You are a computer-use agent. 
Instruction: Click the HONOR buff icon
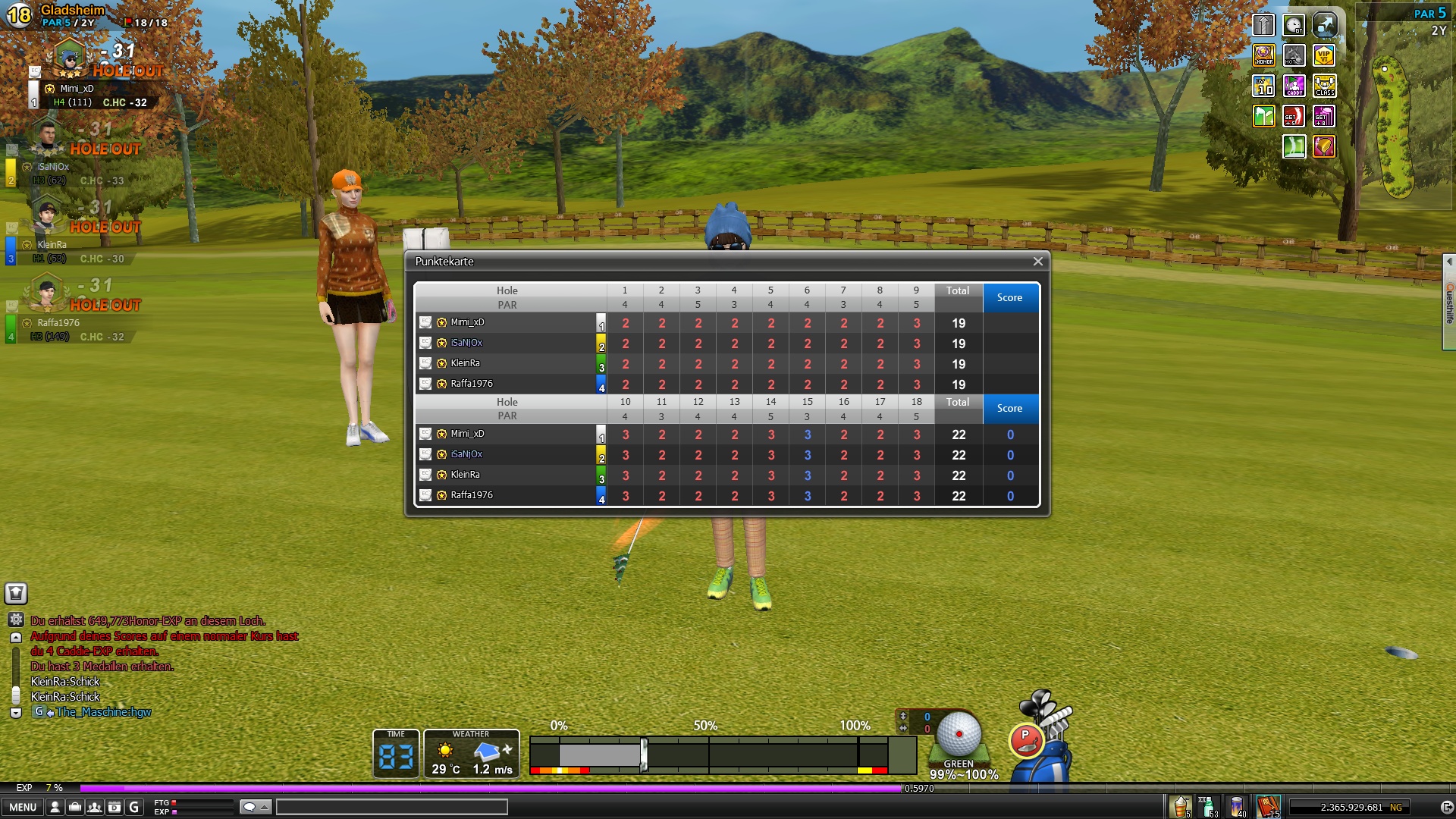[1263, 55]
